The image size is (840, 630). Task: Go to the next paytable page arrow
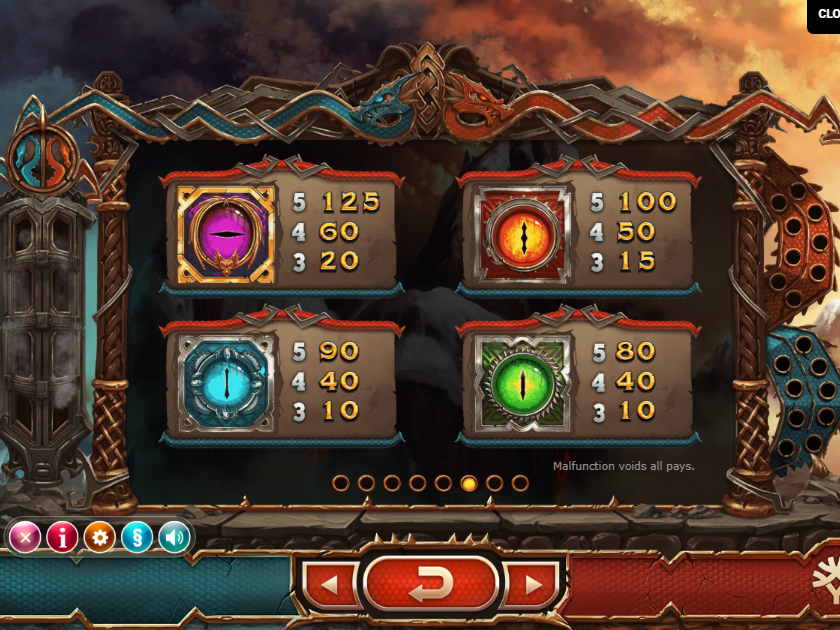point(532,584)
